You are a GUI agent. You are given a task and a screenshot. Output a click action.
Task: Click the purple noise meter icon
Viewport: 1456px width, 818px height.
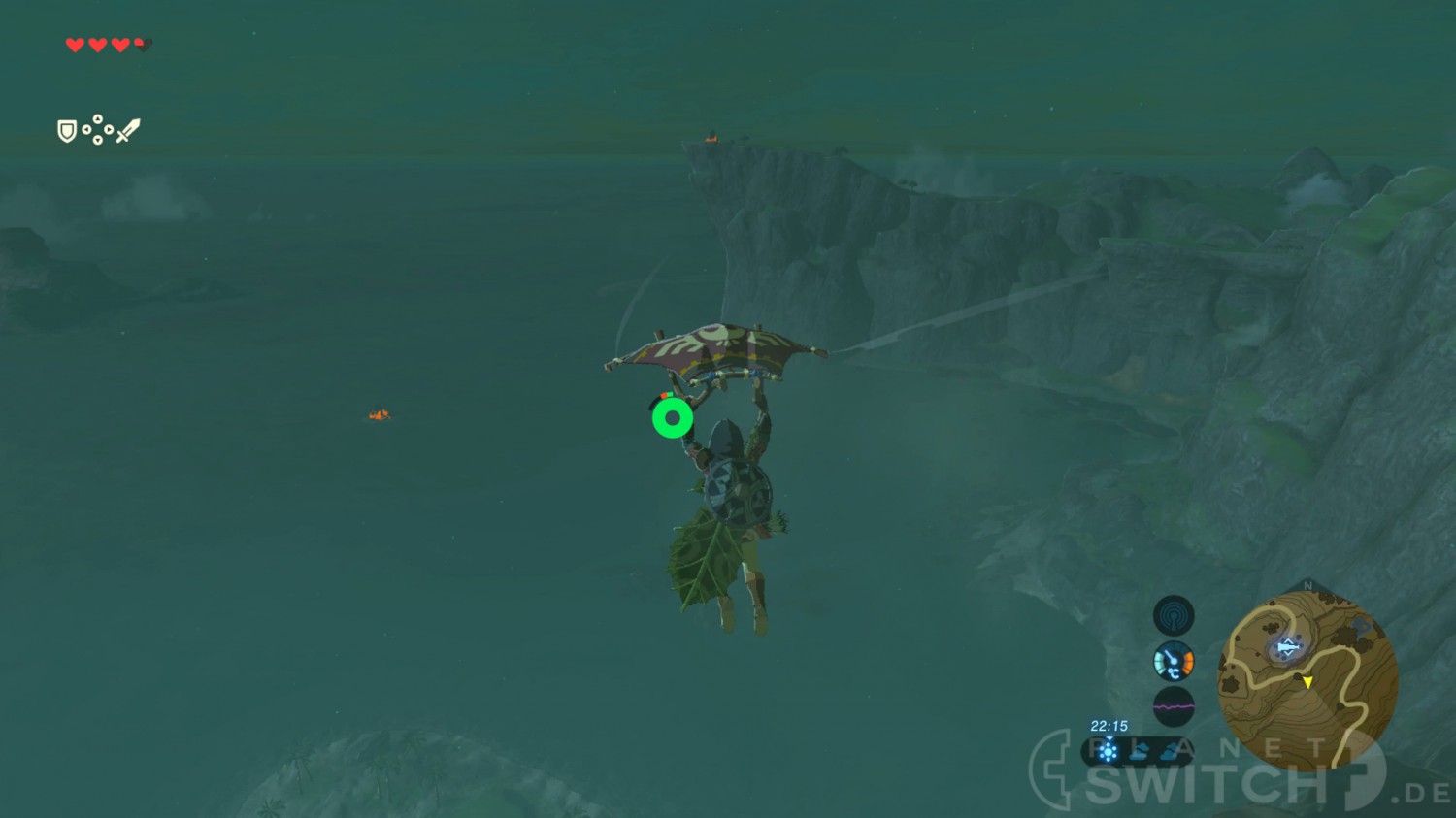(1174, 707)
